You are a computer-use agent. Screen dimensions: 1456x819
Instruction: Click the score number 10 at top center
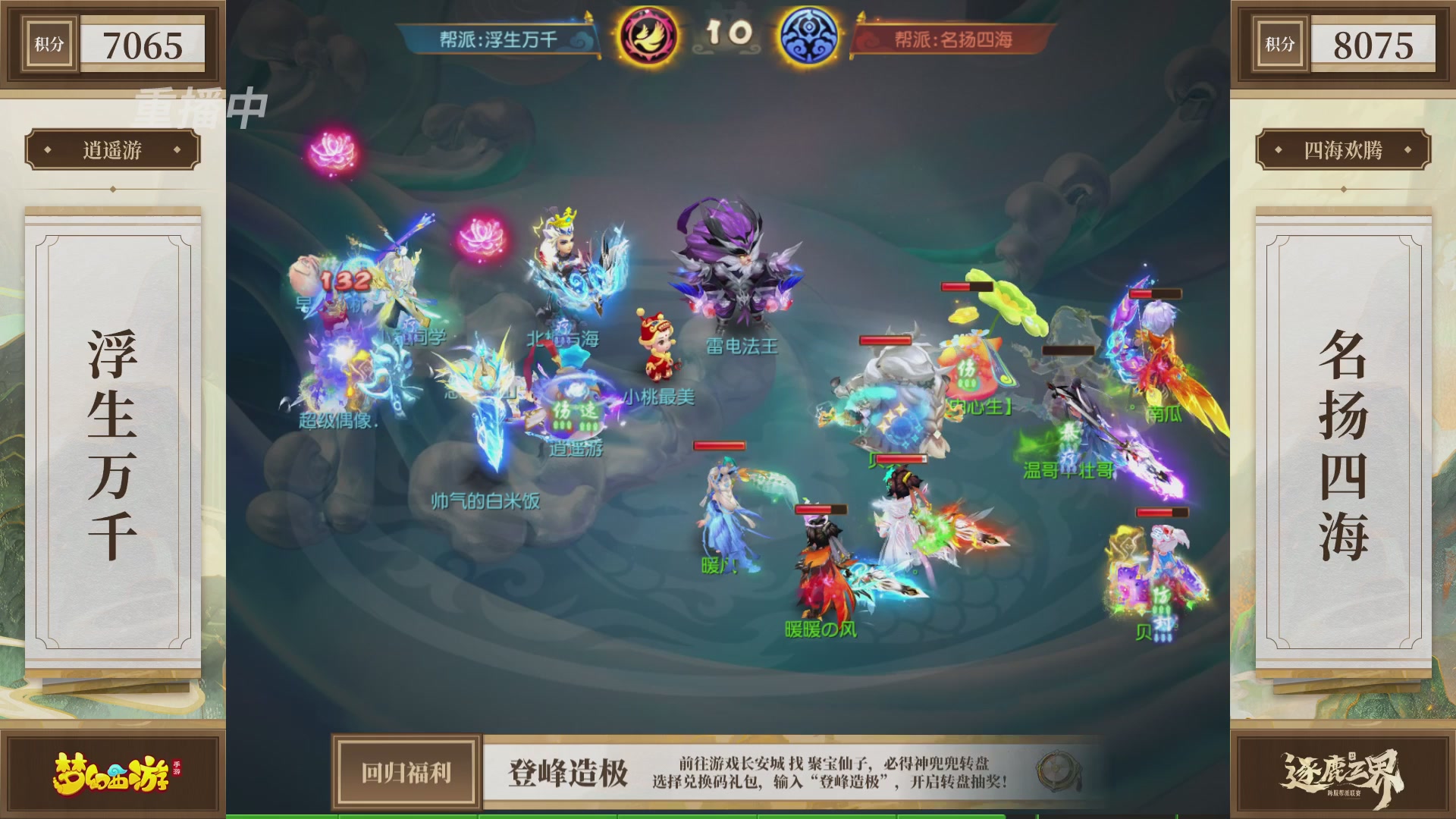tap(730, 33)
